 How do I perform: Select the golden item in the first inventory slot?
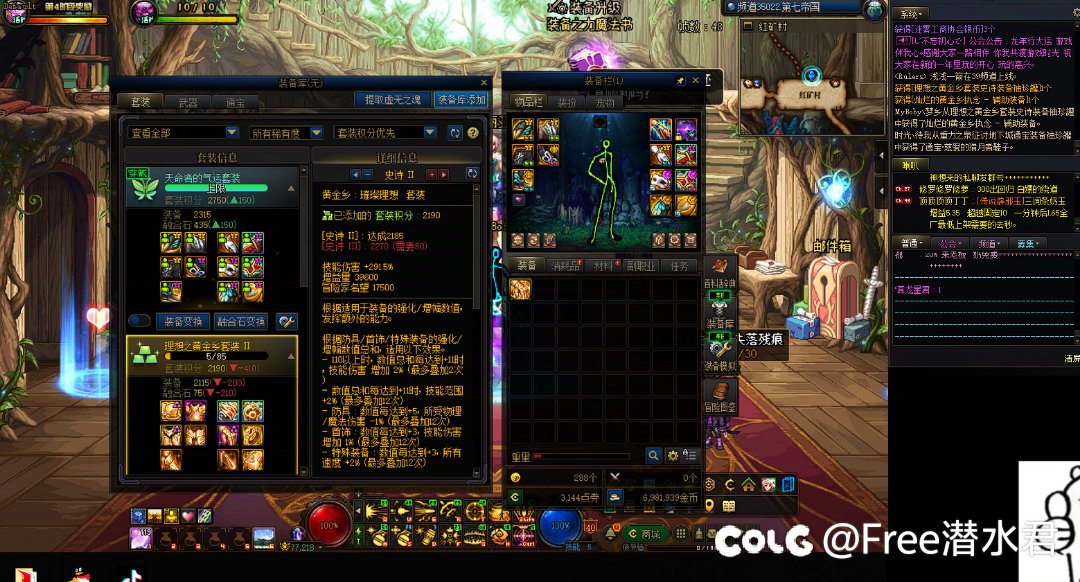coord(520,289)
